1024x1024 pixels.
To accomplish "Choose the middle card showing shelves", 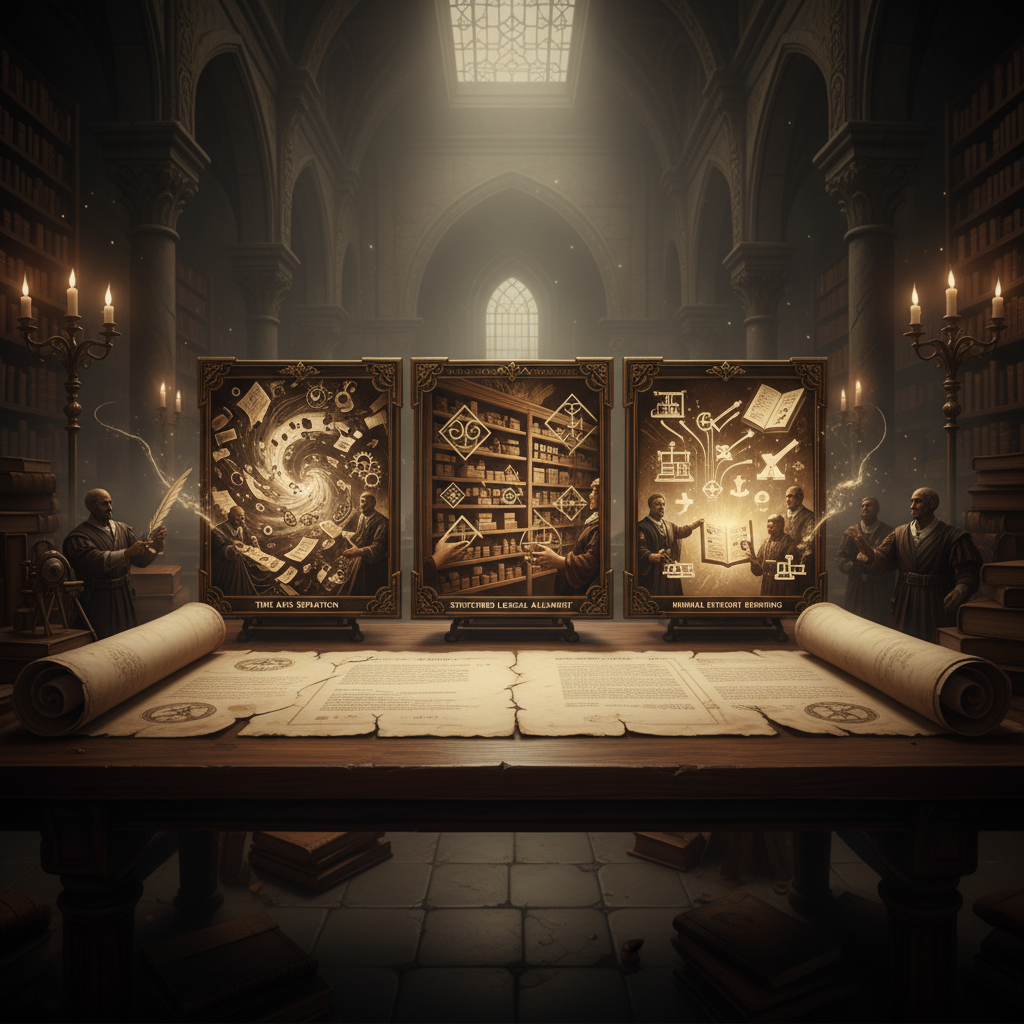I will pyautogui.click(x=512, y=485).
